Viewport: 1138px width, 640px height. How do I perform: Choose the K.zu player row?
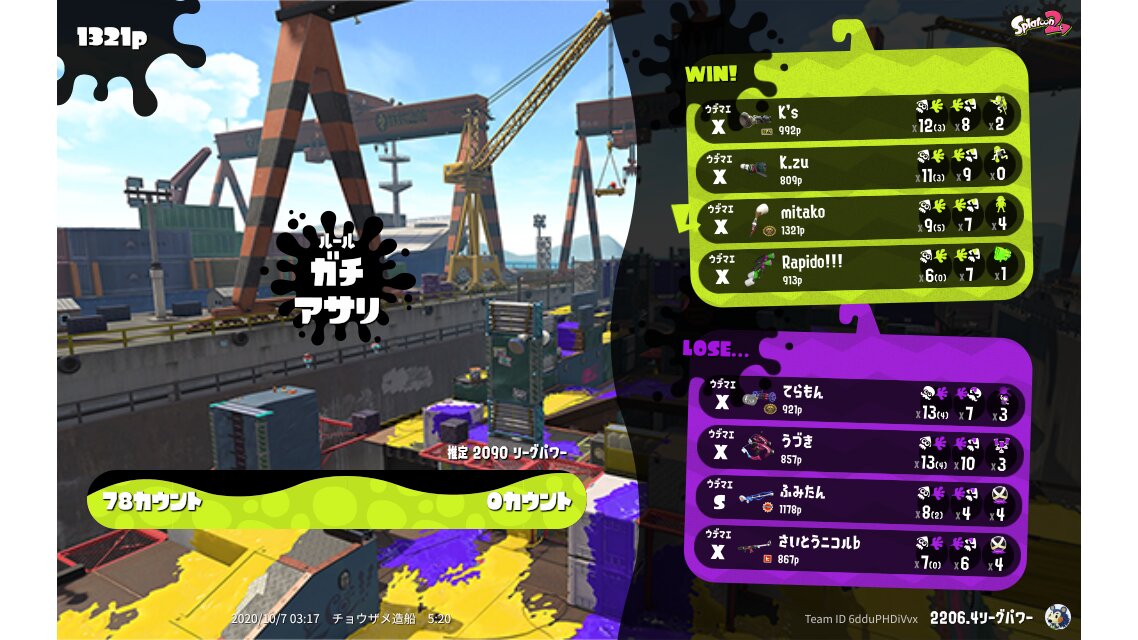[x=860, y=167]
